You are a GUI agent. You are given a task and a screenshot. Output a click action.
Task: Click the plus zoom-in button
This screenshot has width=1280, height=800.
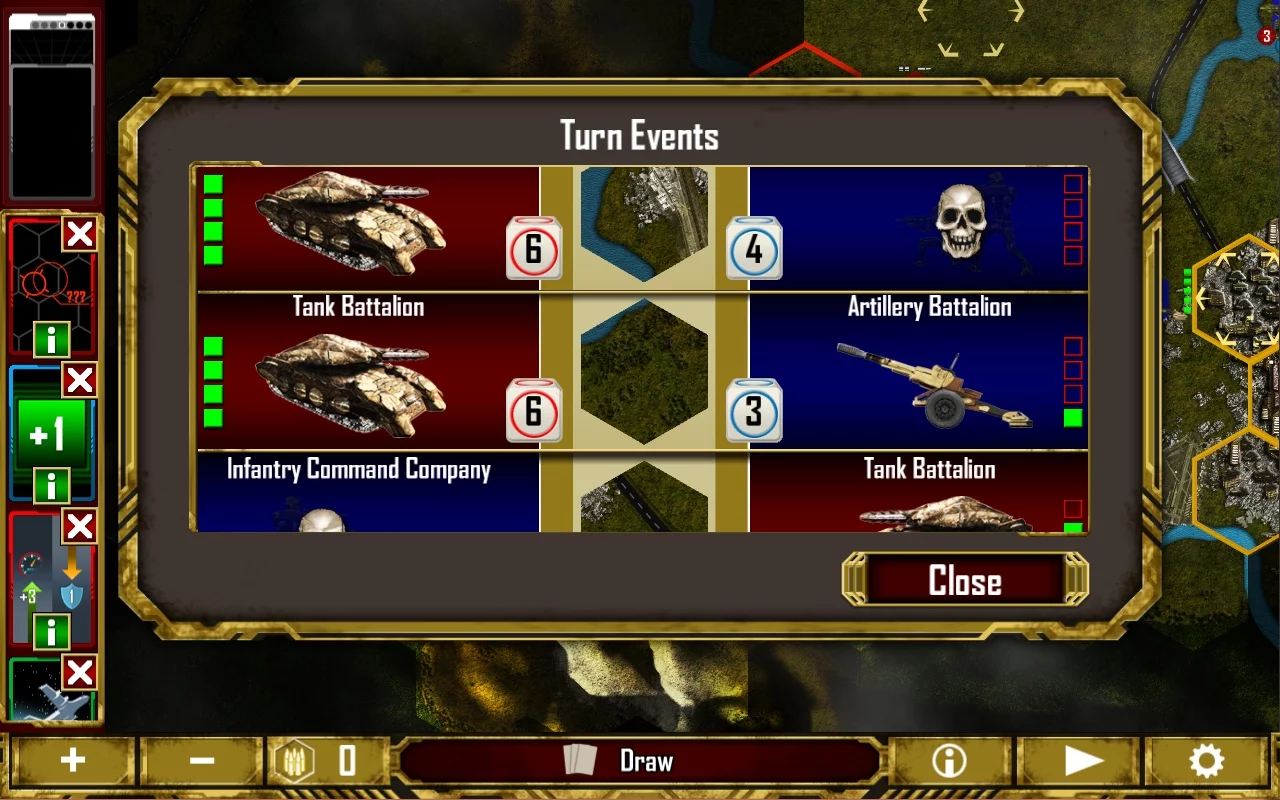[x=72, y=762]
